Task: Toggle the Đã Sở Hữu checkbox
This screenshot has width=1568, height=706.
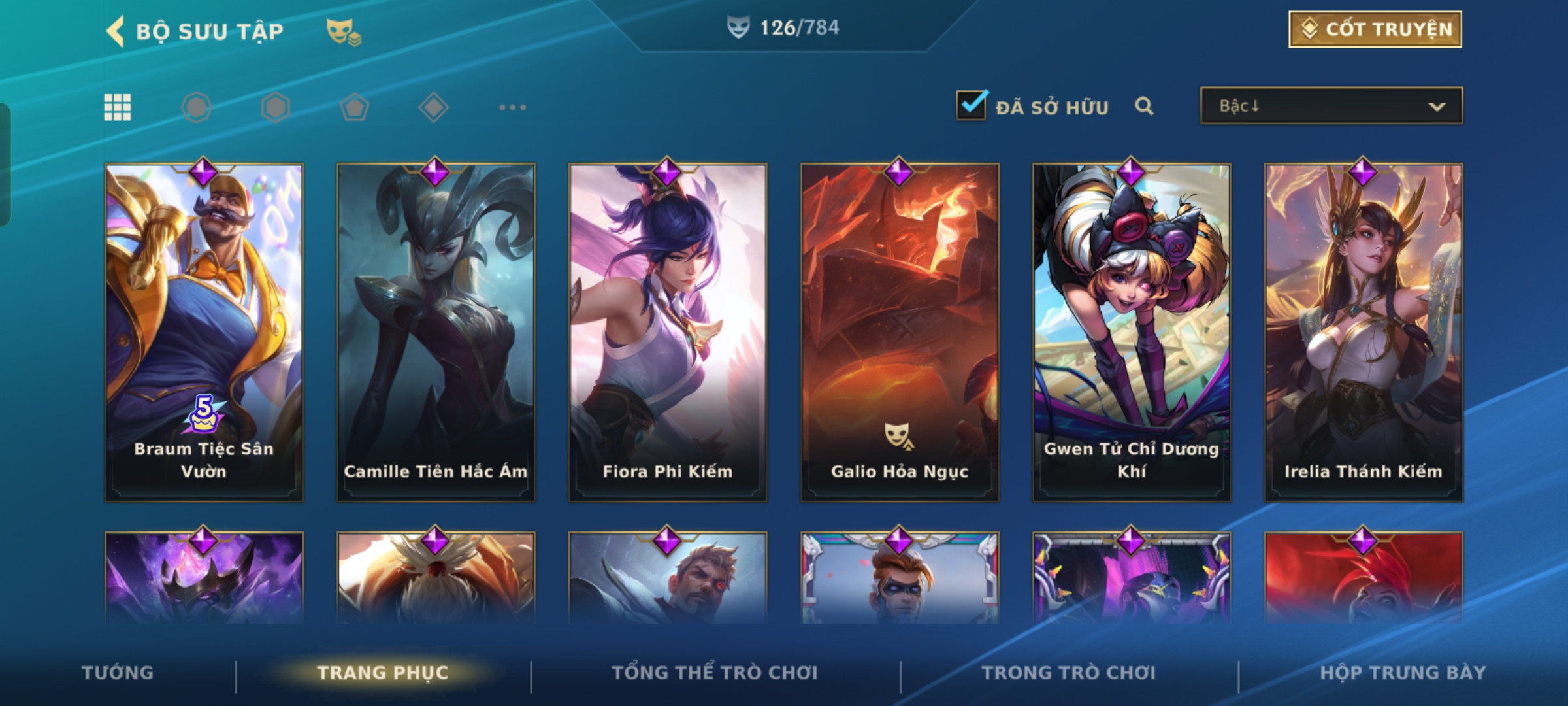Action: [972, 106]
